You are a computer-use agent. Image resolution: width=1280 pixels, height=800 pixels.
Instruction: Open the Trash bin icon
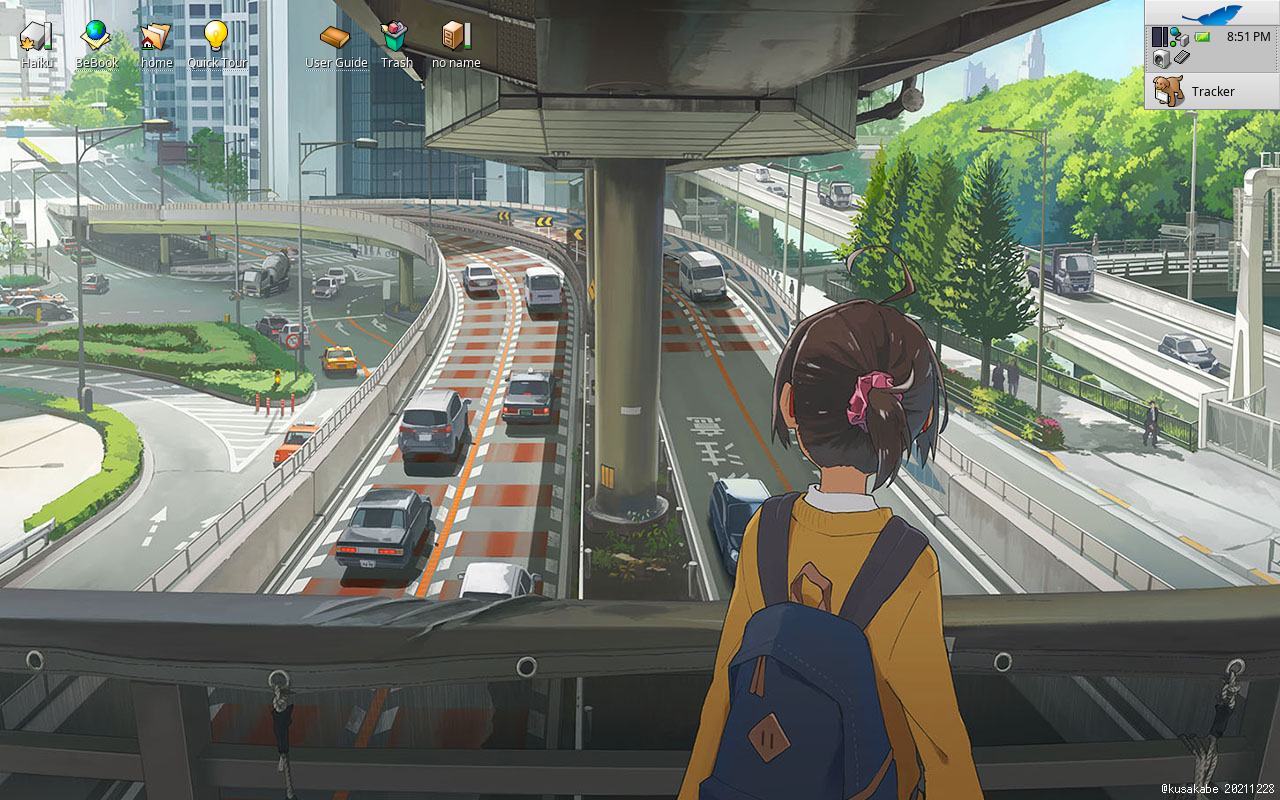pos(395,37)
